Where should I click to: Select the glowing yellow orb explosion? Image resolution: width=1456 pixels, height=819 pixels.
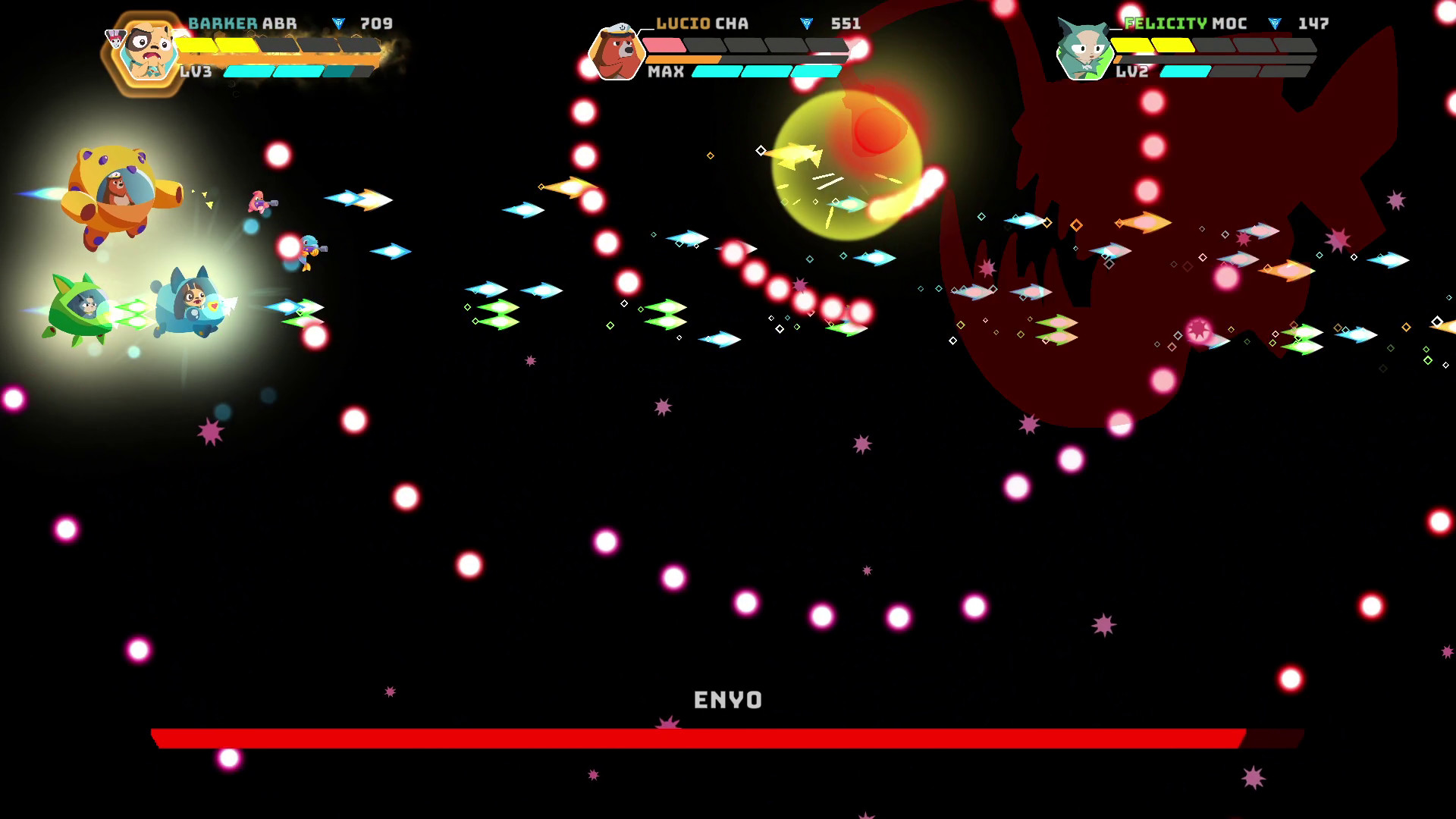coord(849,167)
